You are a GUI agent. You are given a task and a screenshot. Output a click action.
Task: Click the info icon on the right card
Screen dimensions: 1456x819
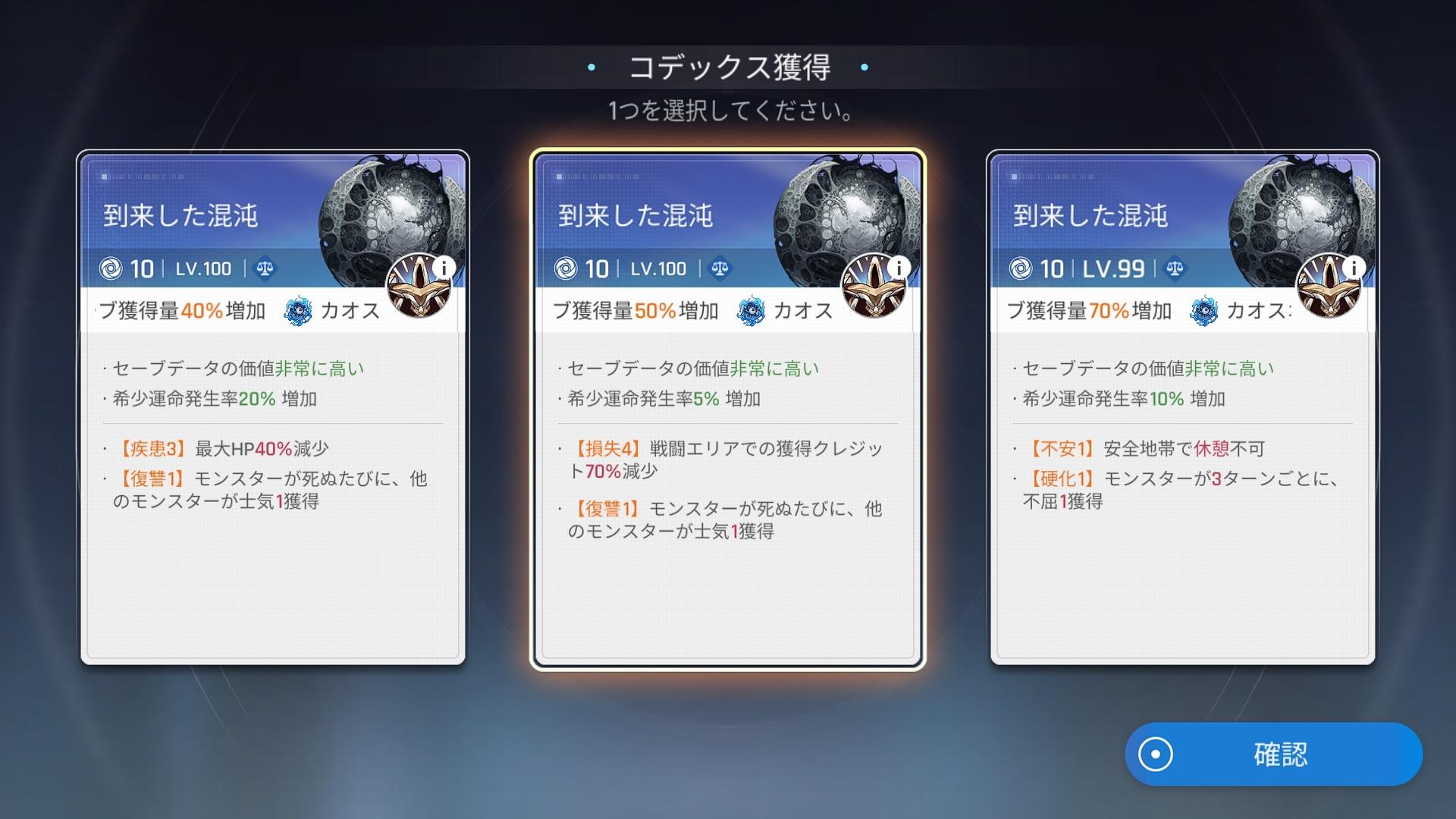(x=1354, y=266)
